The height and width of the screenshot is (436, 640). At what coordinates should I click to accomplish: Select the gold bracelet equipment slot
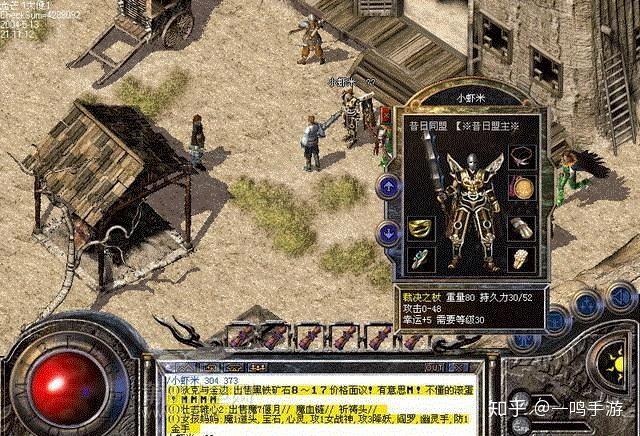tap(421, 227)
